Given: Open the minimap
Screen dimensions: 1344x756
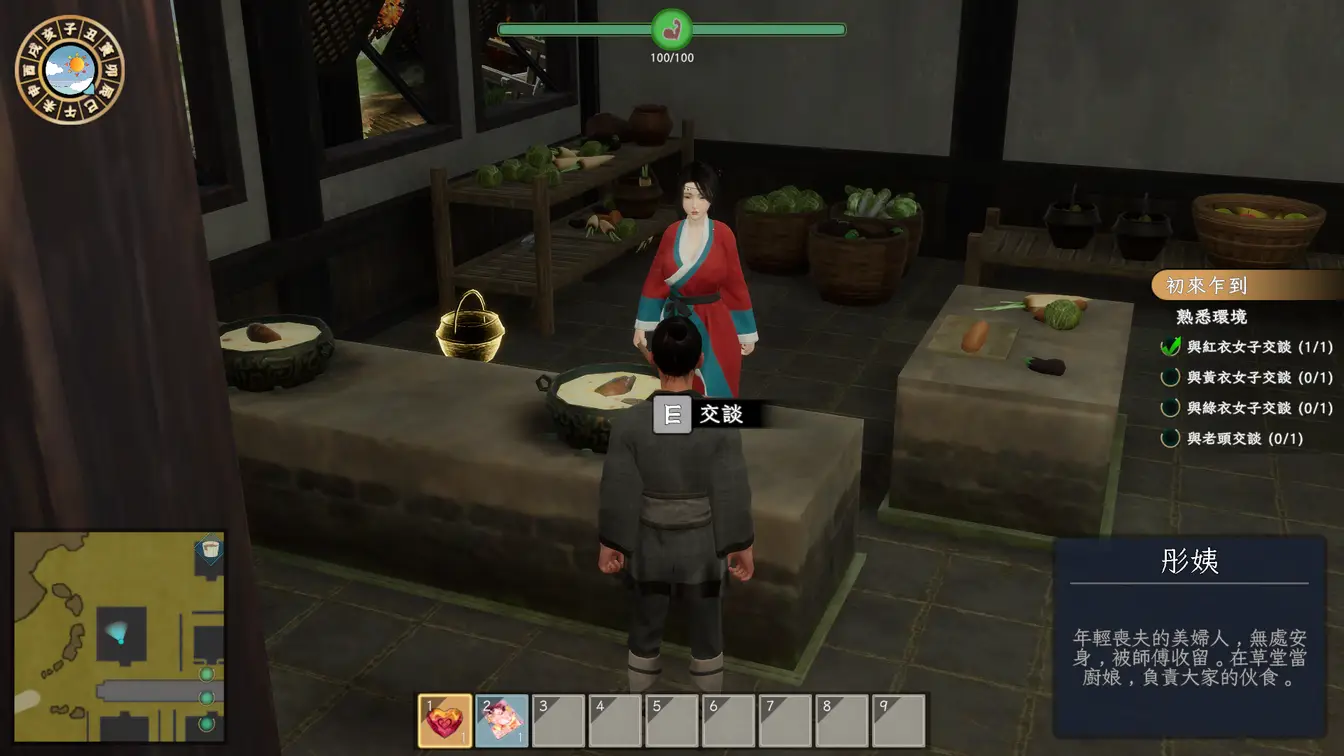Looking at the screenshot, I should tap(119, 637).
